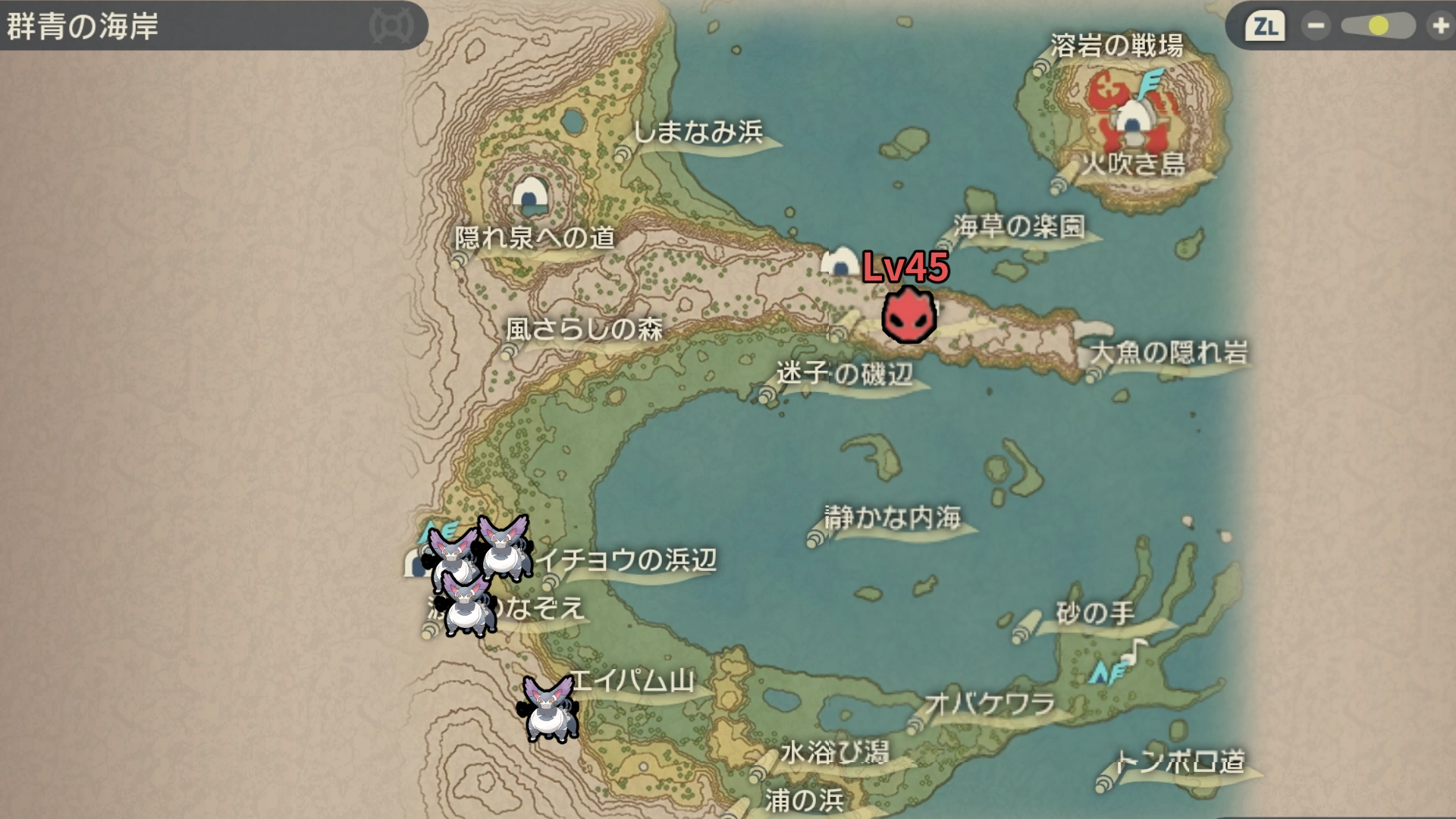The height and width of the screenshot is (819, 1456).
Task: Select the トンボロ道 location label
Action: click(x=1180, y=761)
